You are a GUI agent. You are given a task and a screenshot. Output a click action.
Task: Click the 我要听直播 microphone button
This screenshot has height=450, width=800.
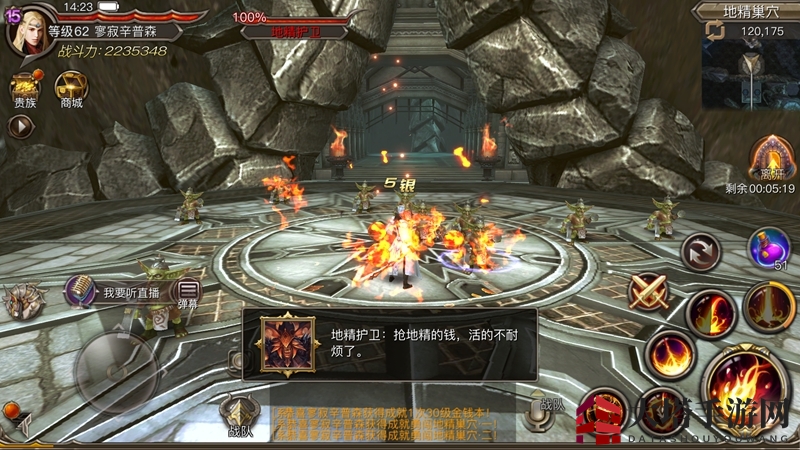82,291
